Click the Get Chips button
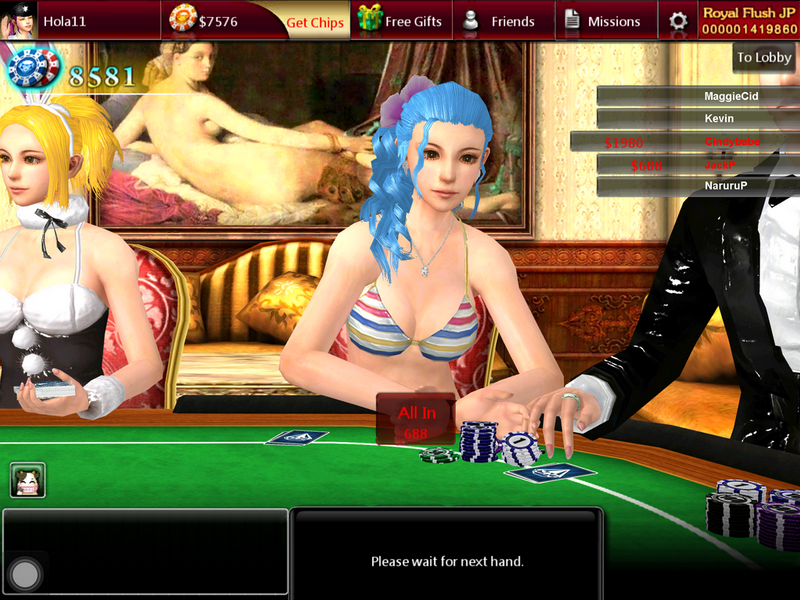 [x=314, y=21]
